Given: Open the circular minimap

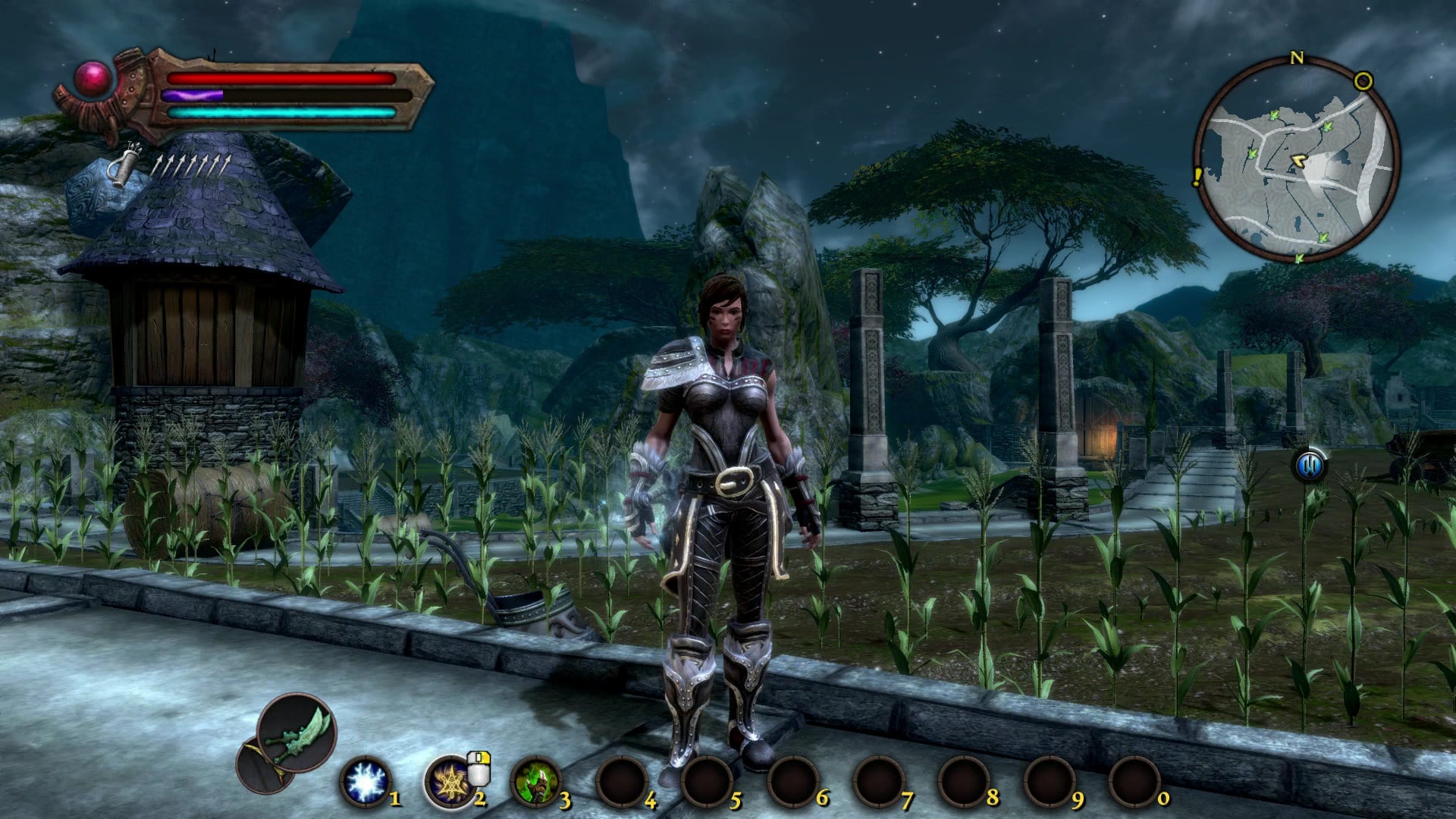Looking at the screenshot, I should (x=1297, y=161).
